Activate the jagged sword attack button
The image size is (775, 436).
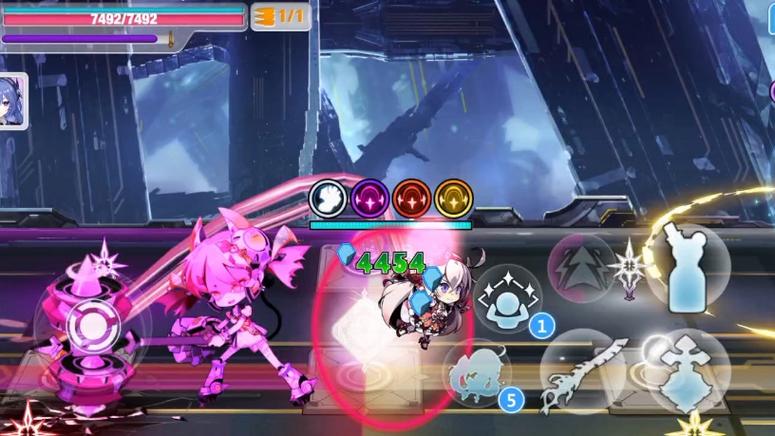pyautogui.click(x=584, y=373)
